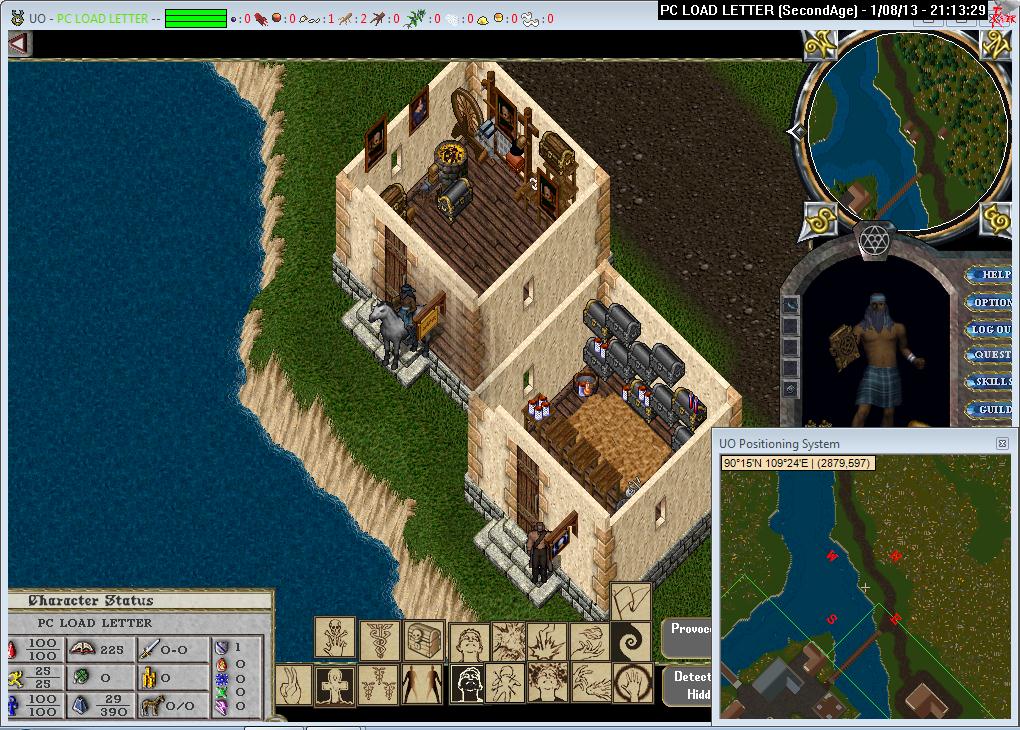Collapse the panel with the top-left arrow
The height and width of the screenshot is (730, 1020).
tap(19, 44)
